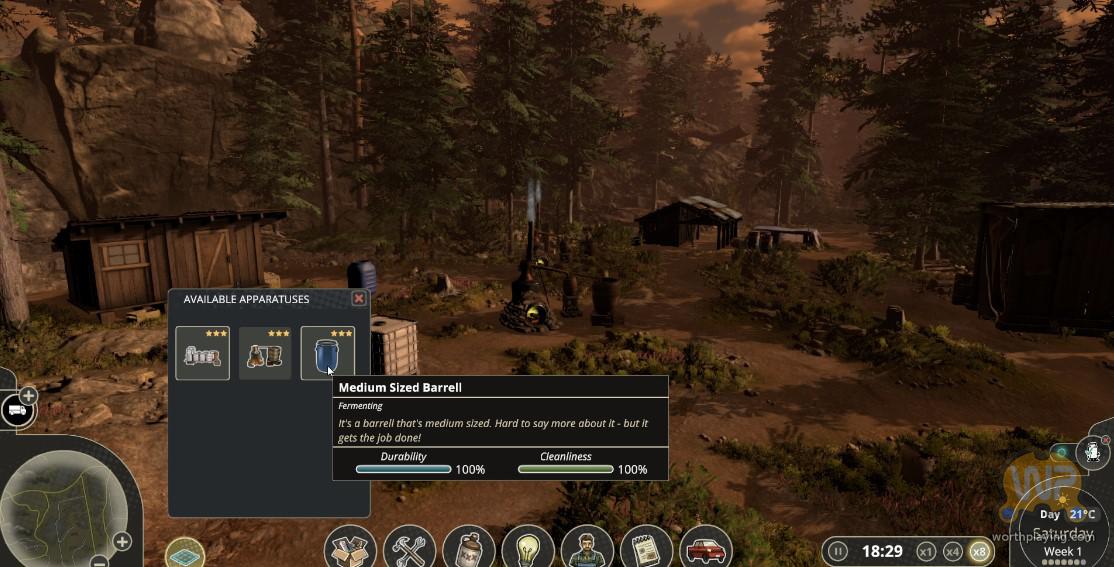1114x567 pixels.
Task: Zoom out on the minimap
Action: tap(98, 561)
